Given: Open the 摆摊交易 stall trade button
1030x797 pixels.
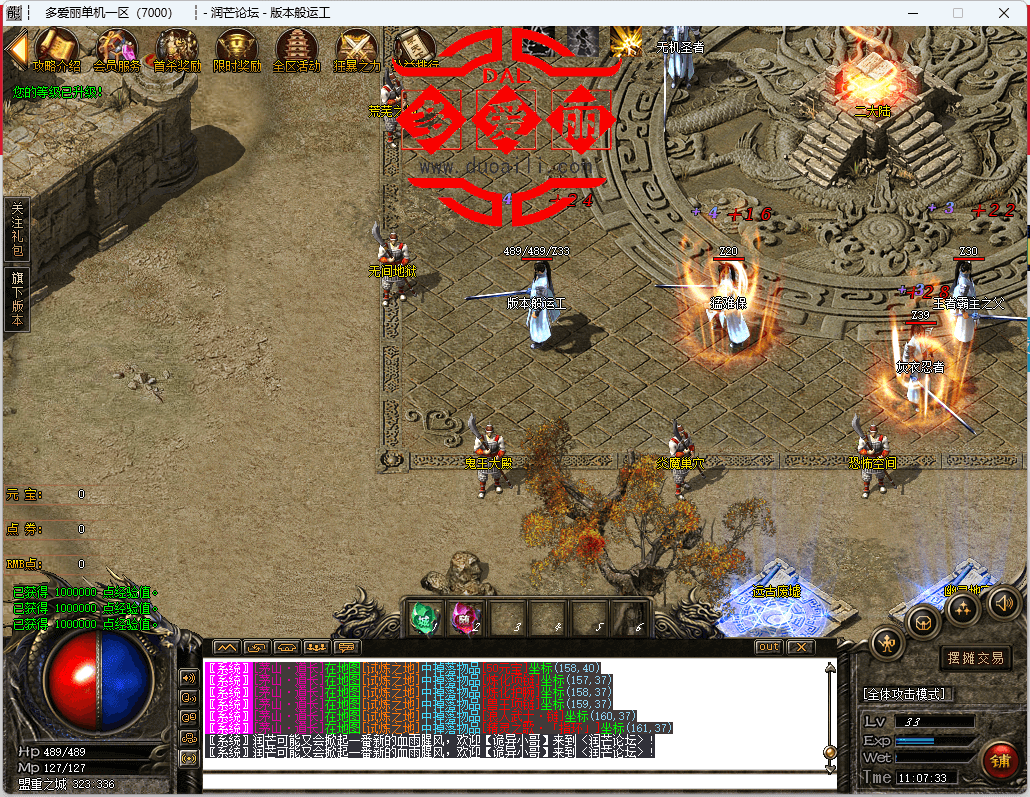Looking at the screenshot, I should (x=976, y=658).
